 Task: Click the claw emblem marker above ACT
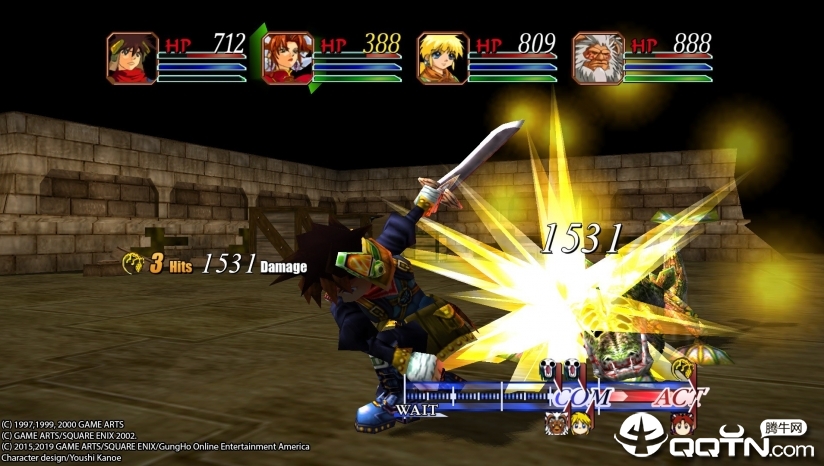[x=682, y=367]
